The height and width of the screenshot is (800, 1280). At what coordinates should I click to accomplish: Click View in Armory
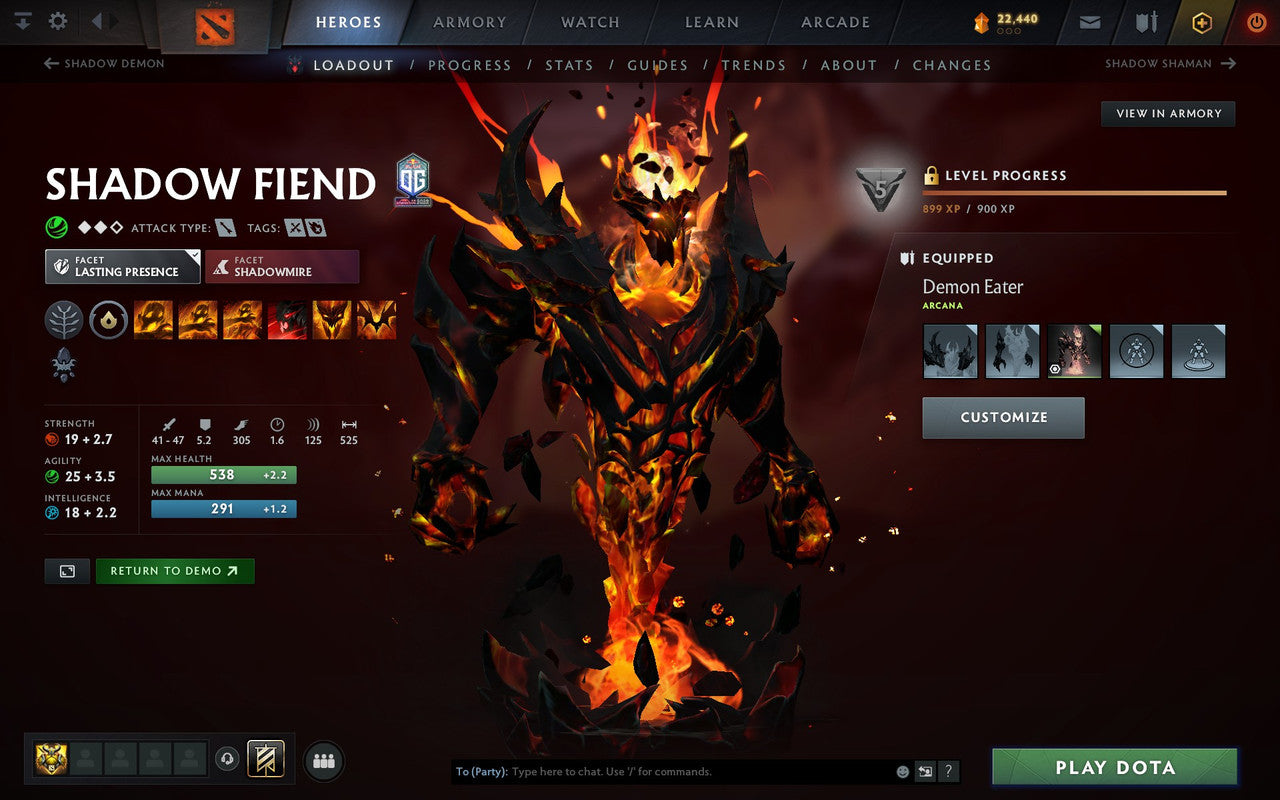(x=1167, y=113)
